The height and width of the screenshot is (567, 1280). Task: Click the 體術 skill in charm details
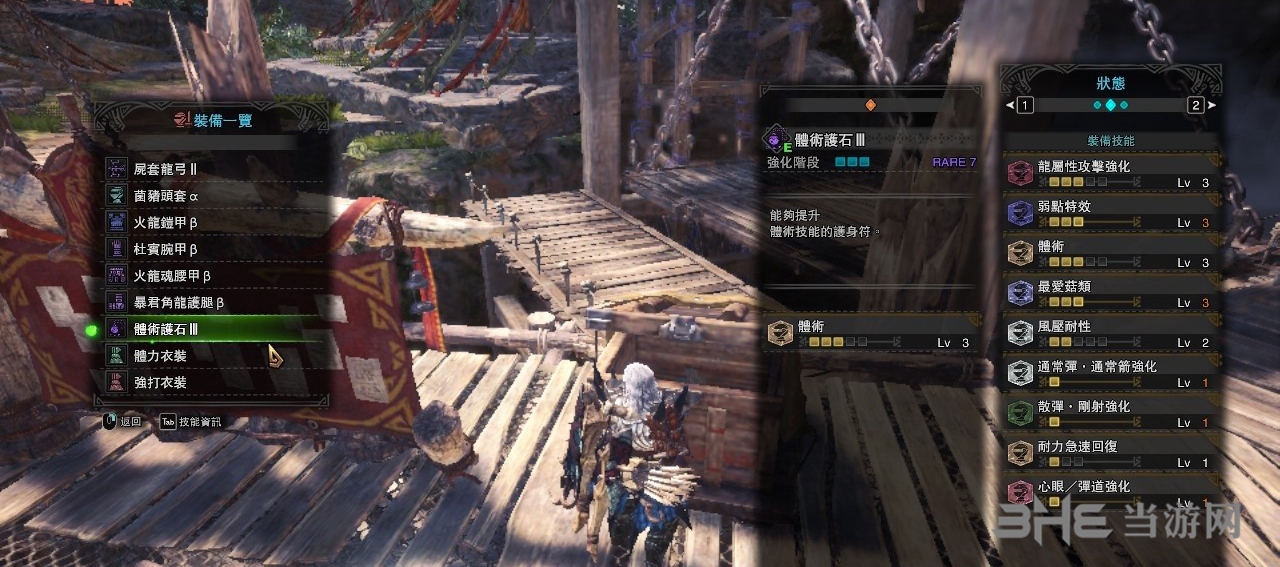[x=870, y=334]
